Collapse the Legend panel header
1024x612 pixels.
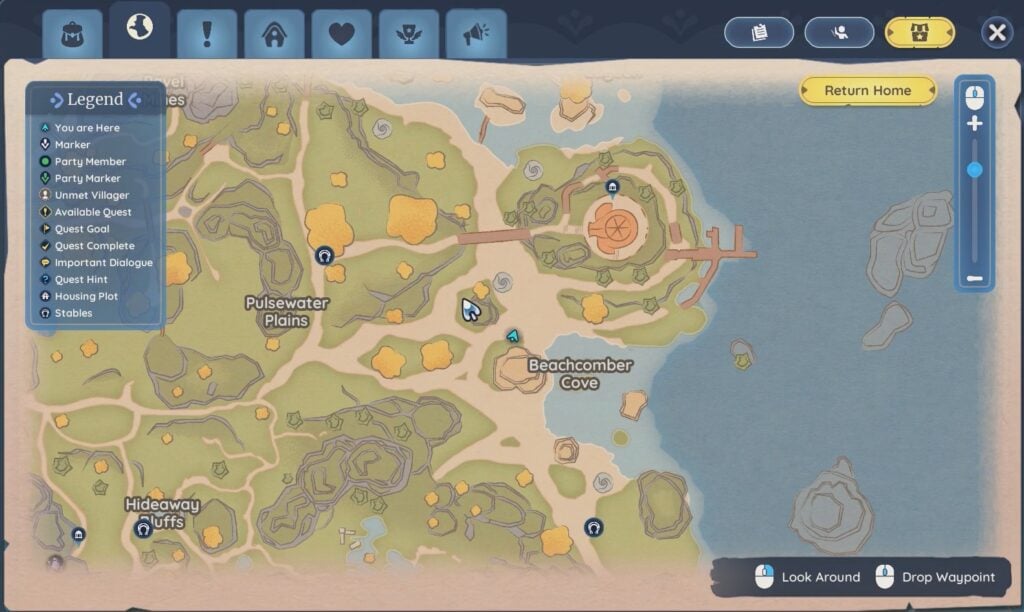95,100
